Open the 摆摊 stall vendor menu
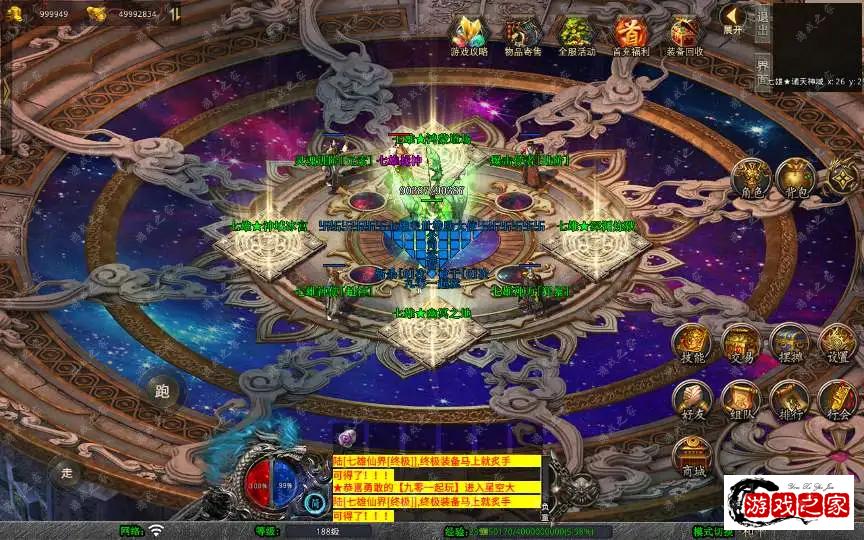The height and width of the screenshot is (540, 864). coord(788,344)
